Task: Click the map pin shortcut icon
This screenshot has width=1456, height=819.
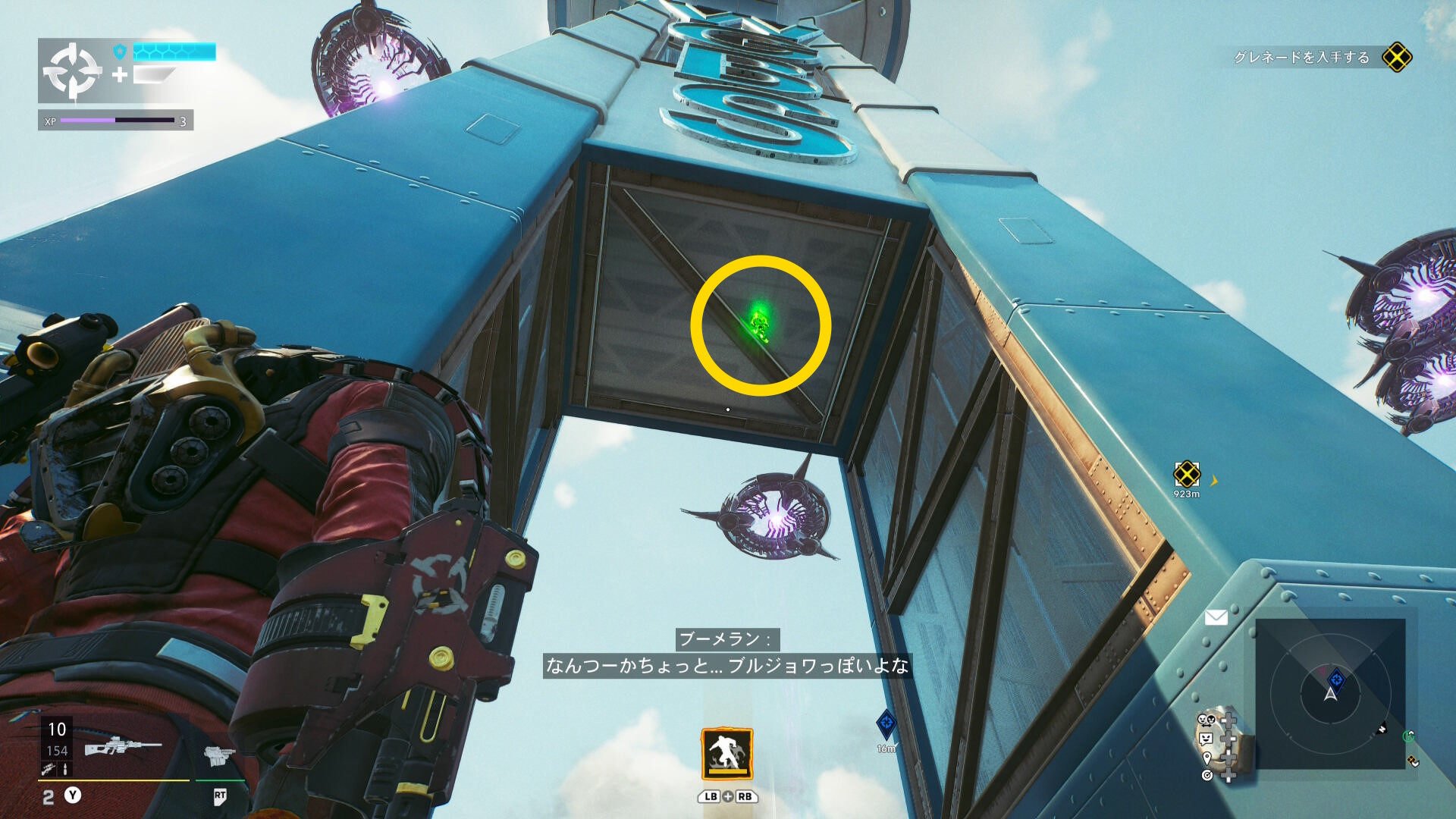Action: 1207,758
